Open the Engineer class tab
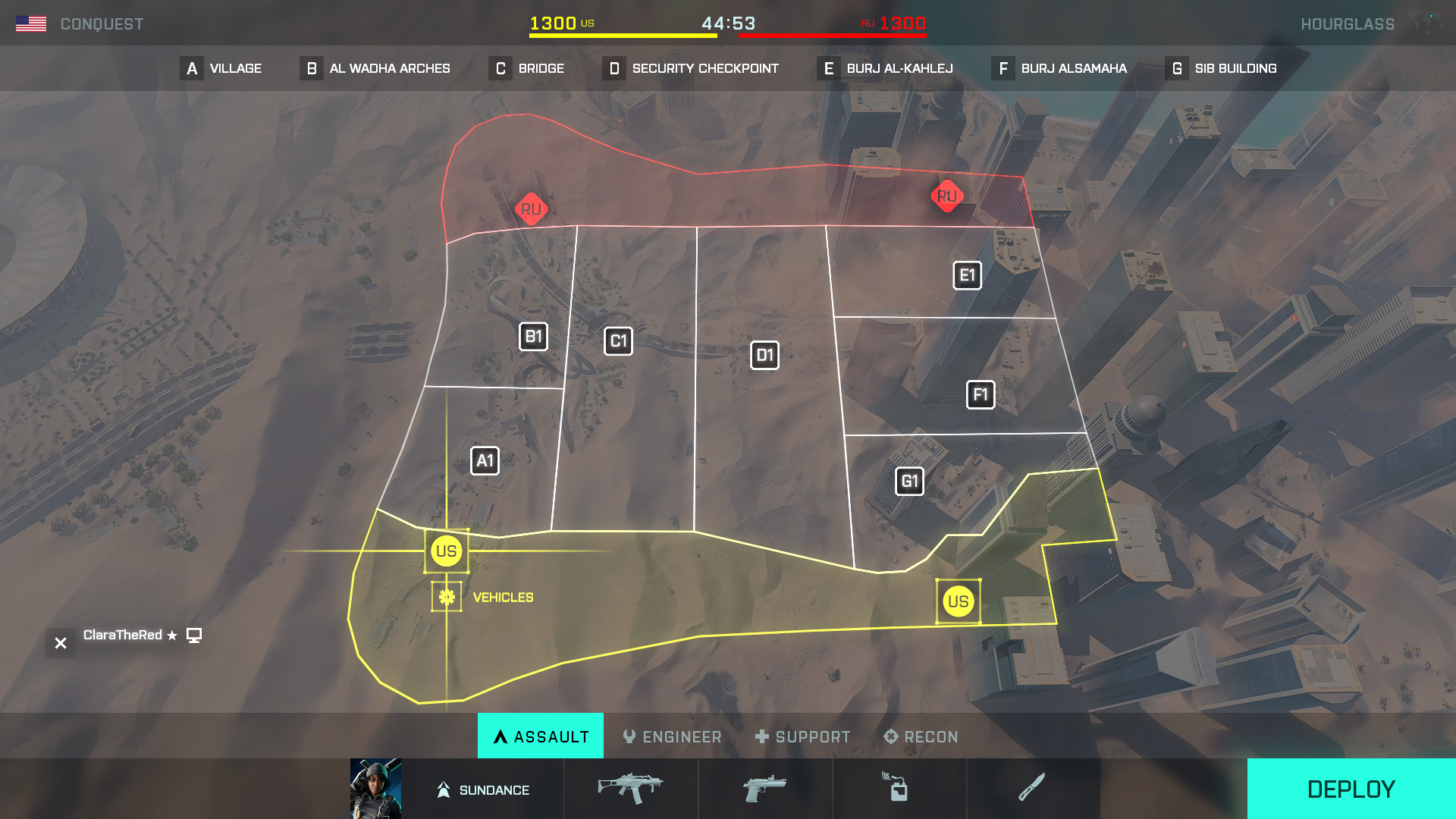Viewport: 1456px width, 819px height. point(672,736)
